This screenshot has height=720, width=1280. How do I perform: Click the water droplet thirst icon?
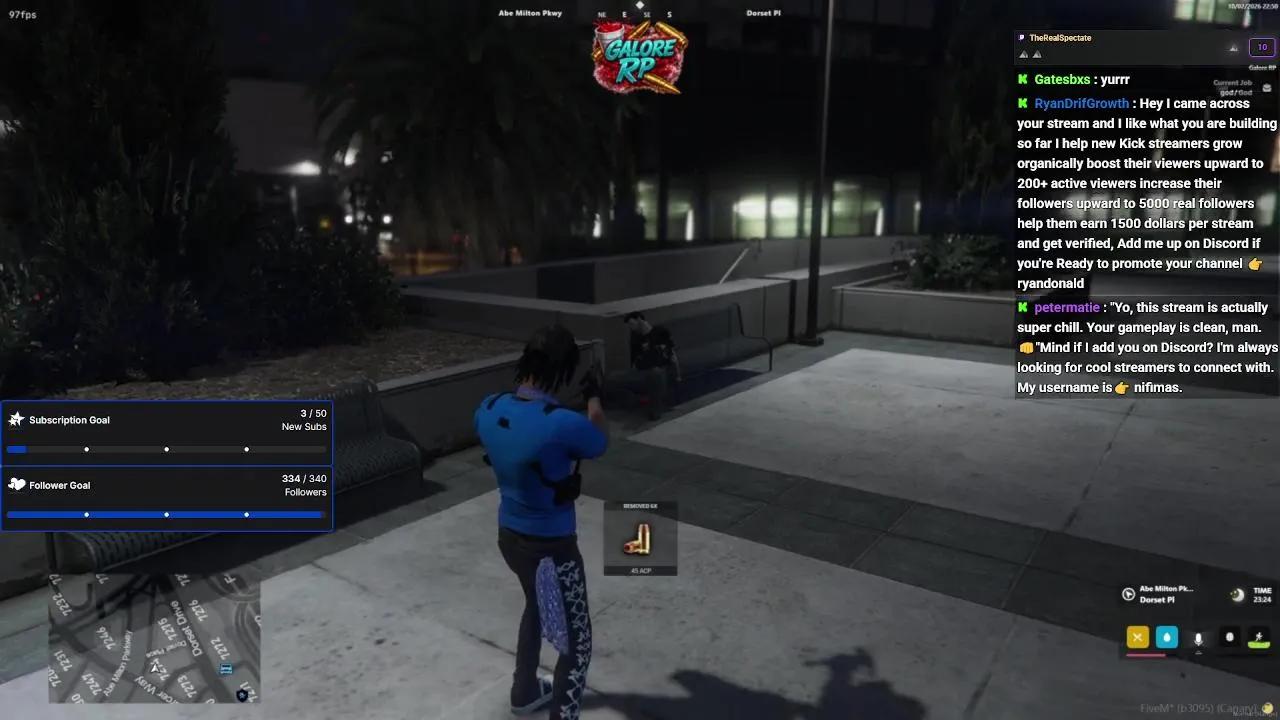click(1167, 637)
